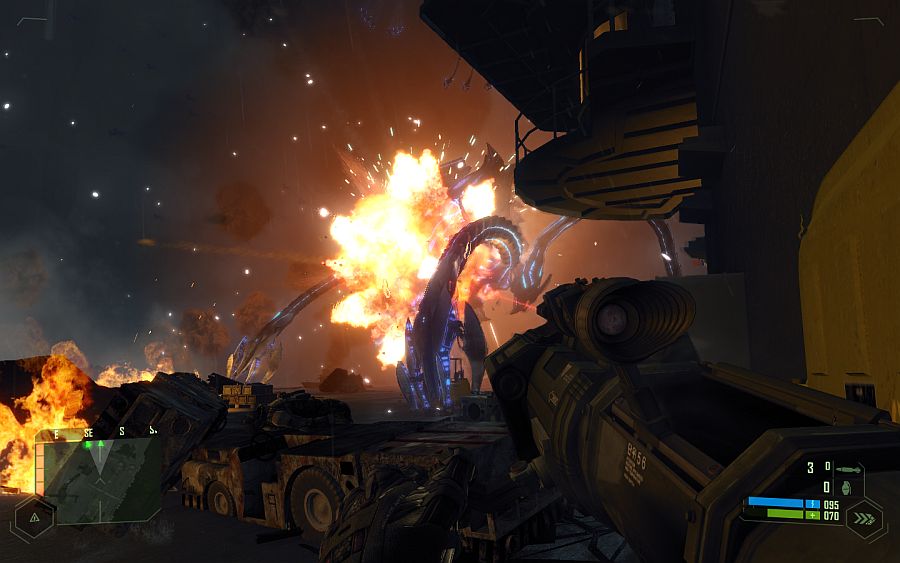Activate the speed mode chevron hexagon

[863, 518]
